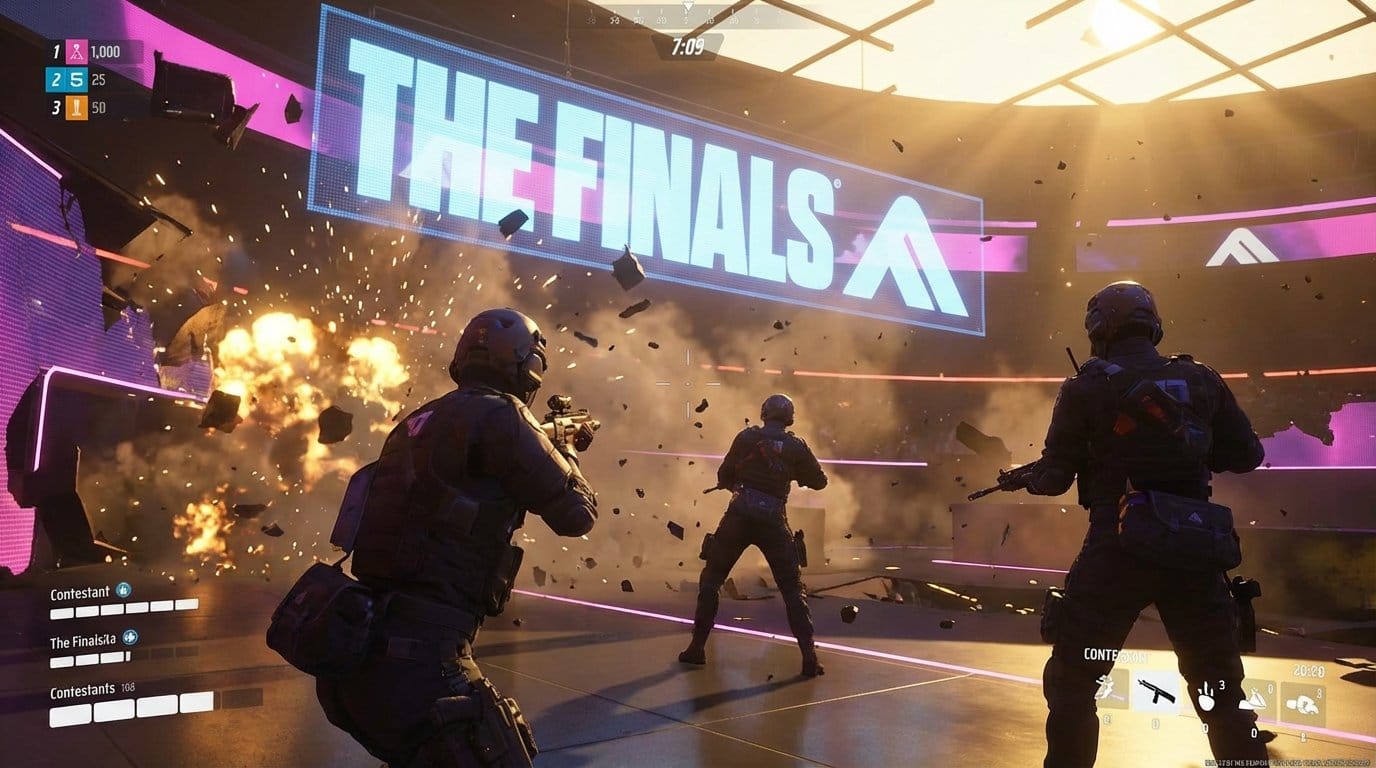
Task: Click the pink objective icon beside 1,000 score
Action: tap(76, 51)
